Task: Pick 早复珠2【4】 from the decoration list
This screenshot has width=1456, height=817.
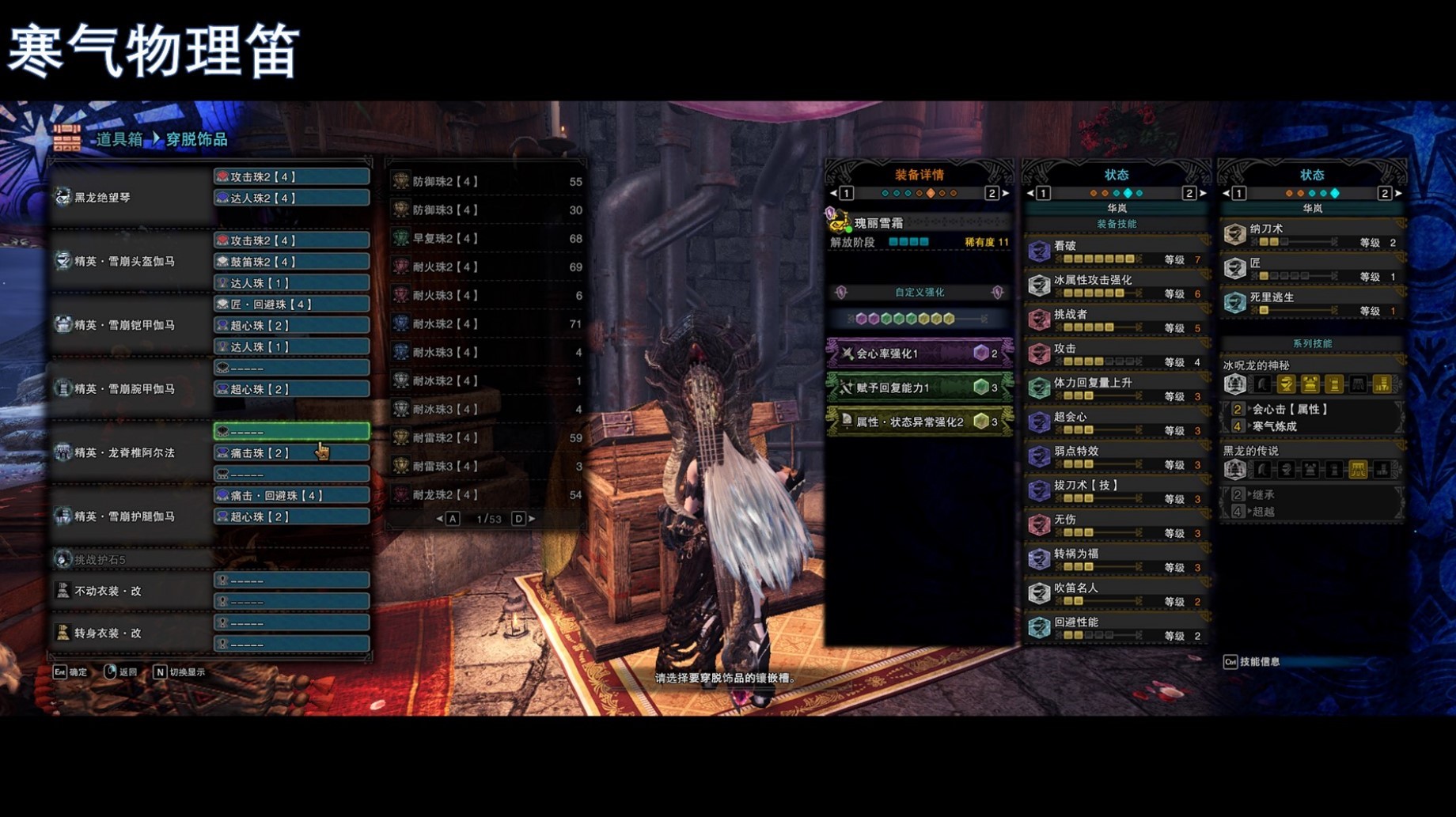Action: click(487, 239)
